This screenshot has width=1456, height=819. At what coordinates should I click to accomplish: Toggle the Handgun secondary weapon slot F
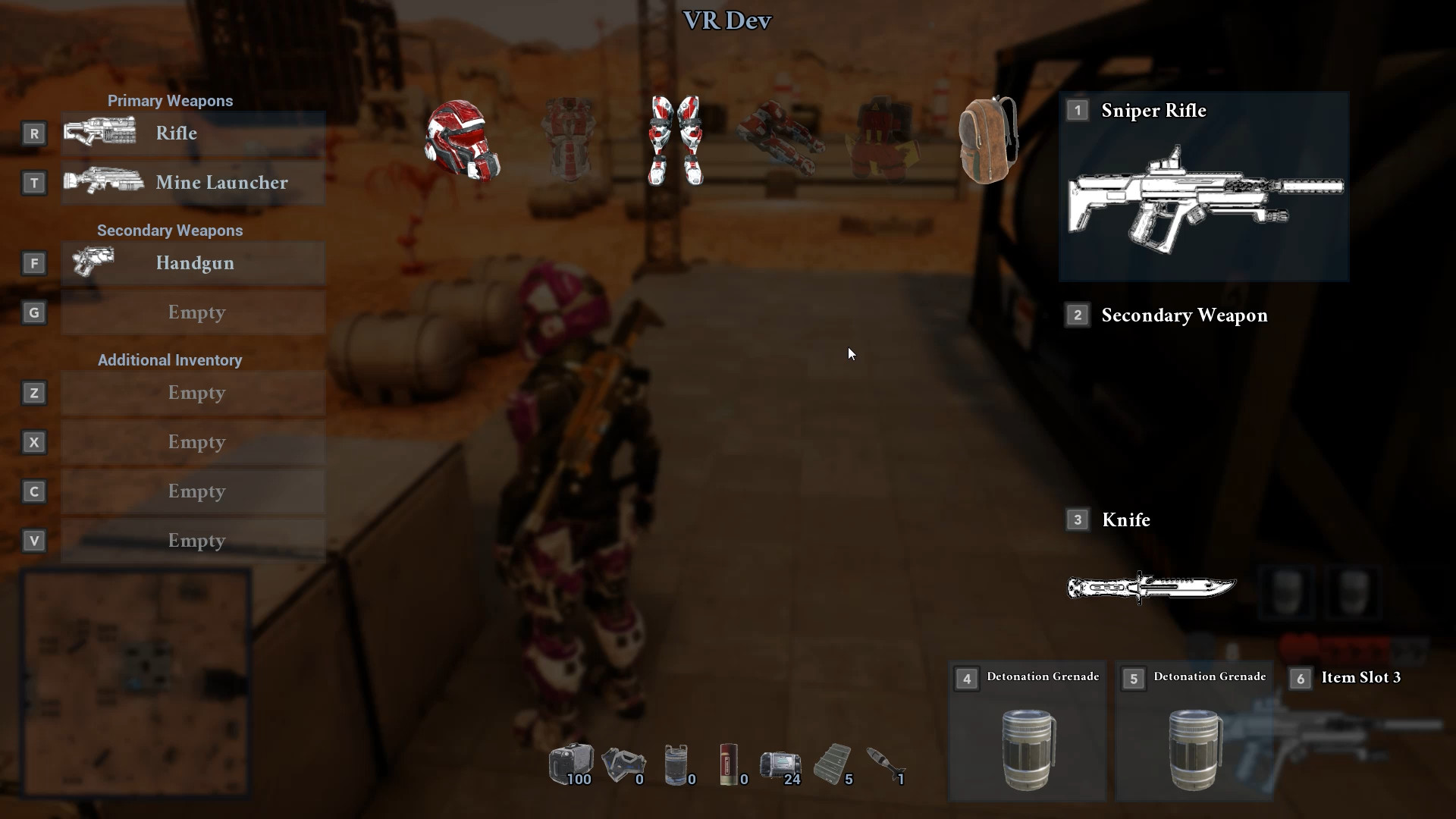point(193,263)
